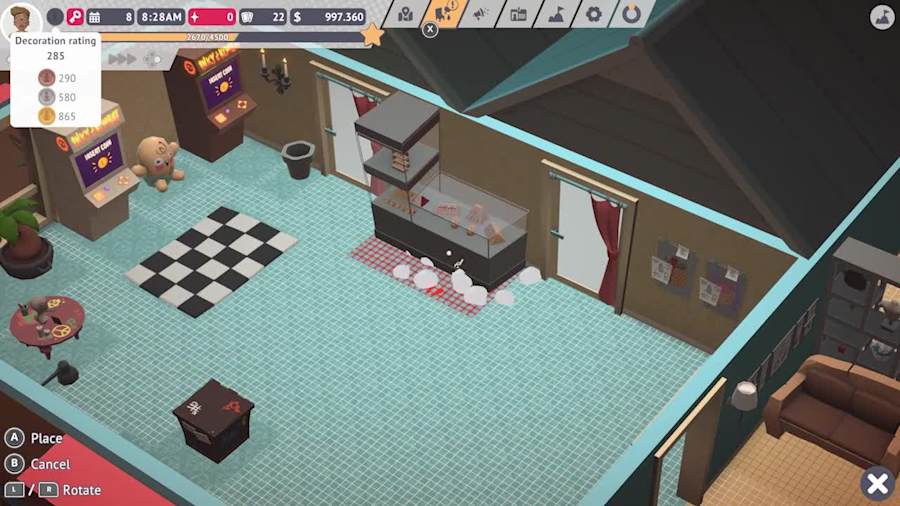The width and height of the screenshot is (900, 506).
Task: Open the map tab in the top bar
Action: [405, 14]
